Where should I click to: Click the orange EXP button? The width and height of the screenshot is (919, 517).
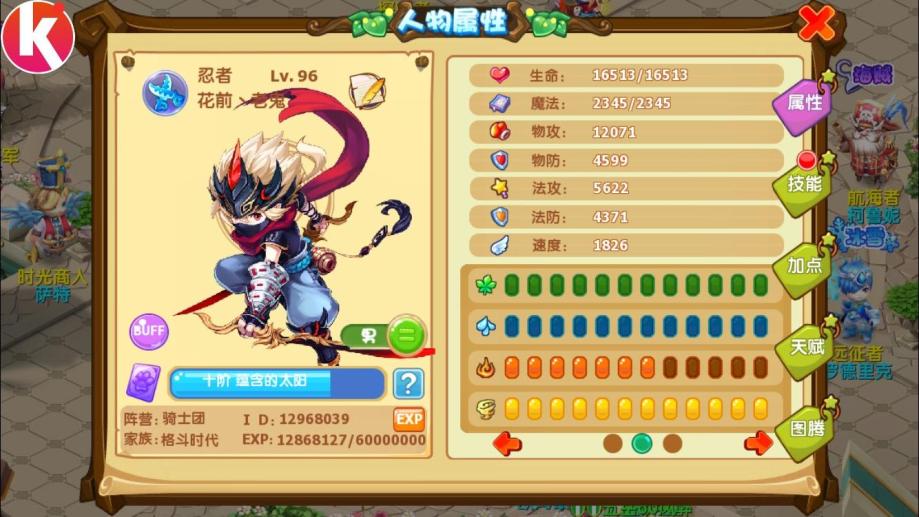click(409, 418)
